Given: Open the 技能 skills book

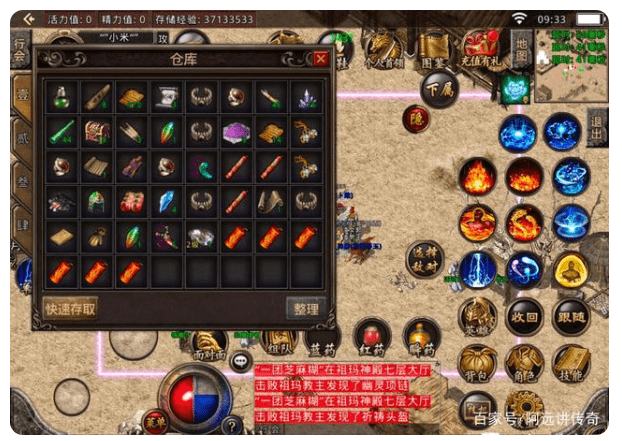Looking at the screenshot, I should point(571,362).
